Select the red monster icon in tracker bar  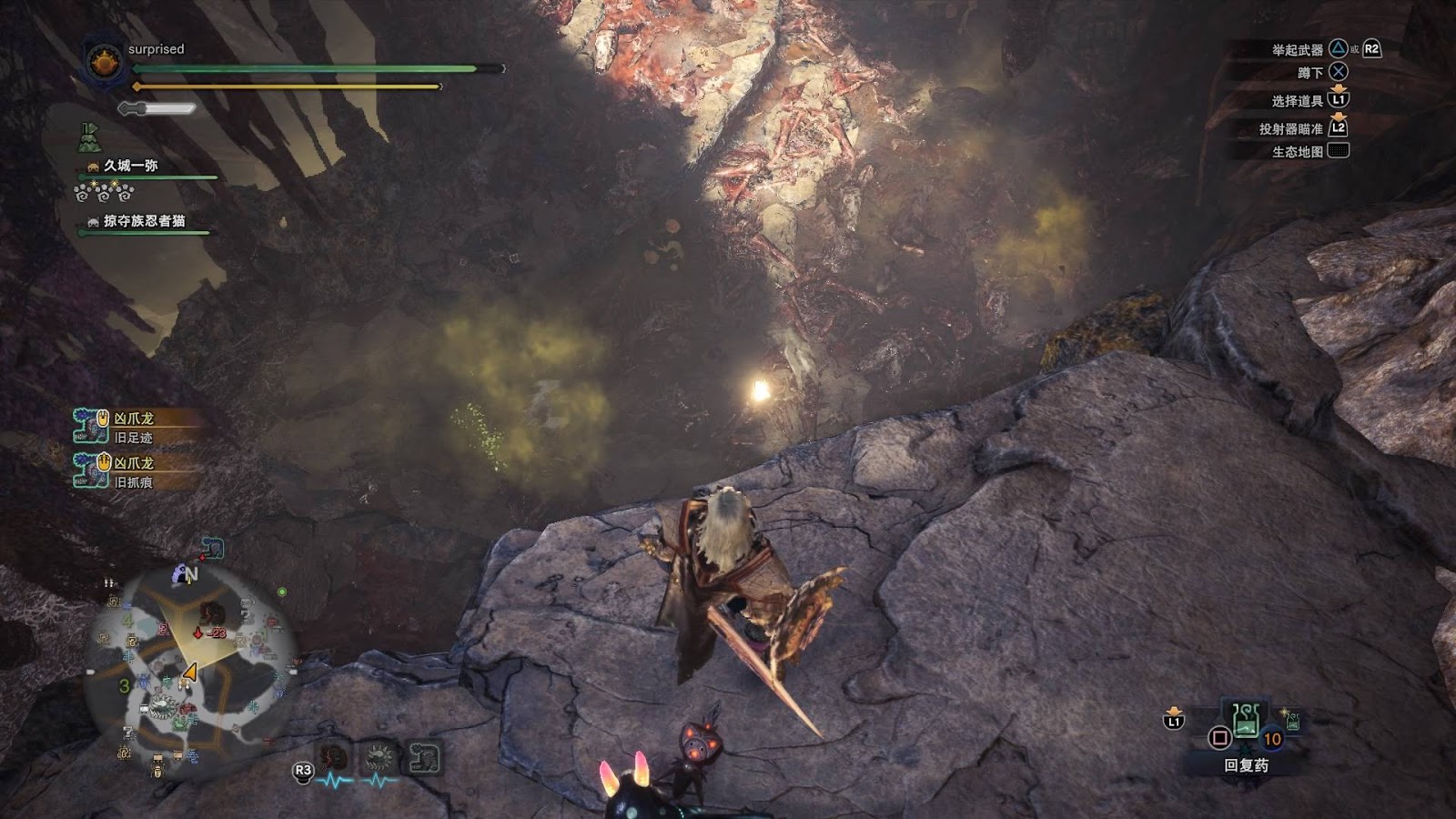[334, 757]
